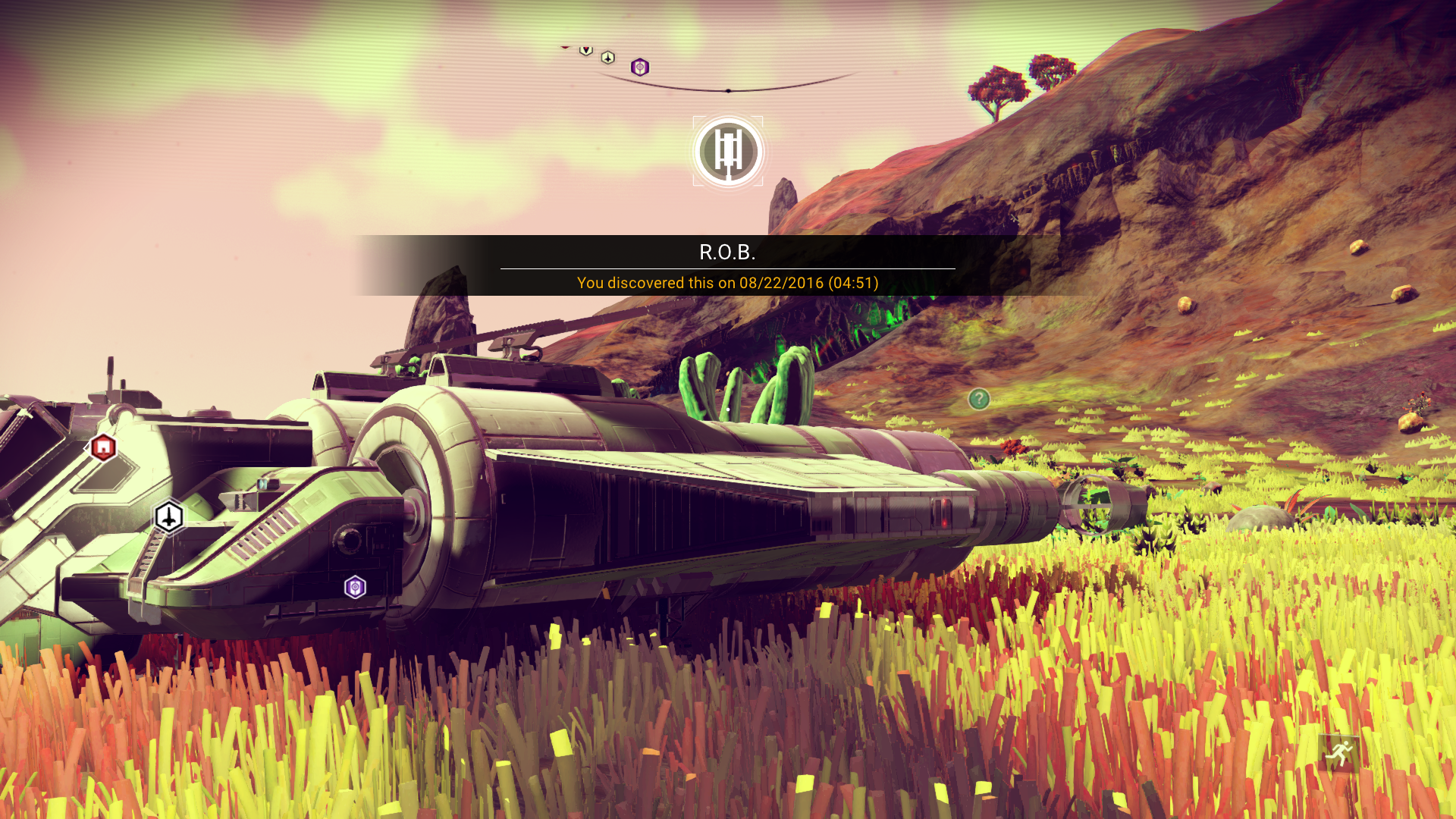This screenshot has width=1456, height=819.
Task: Select the red shelter hexagon marker
Action: click(103, 448)
